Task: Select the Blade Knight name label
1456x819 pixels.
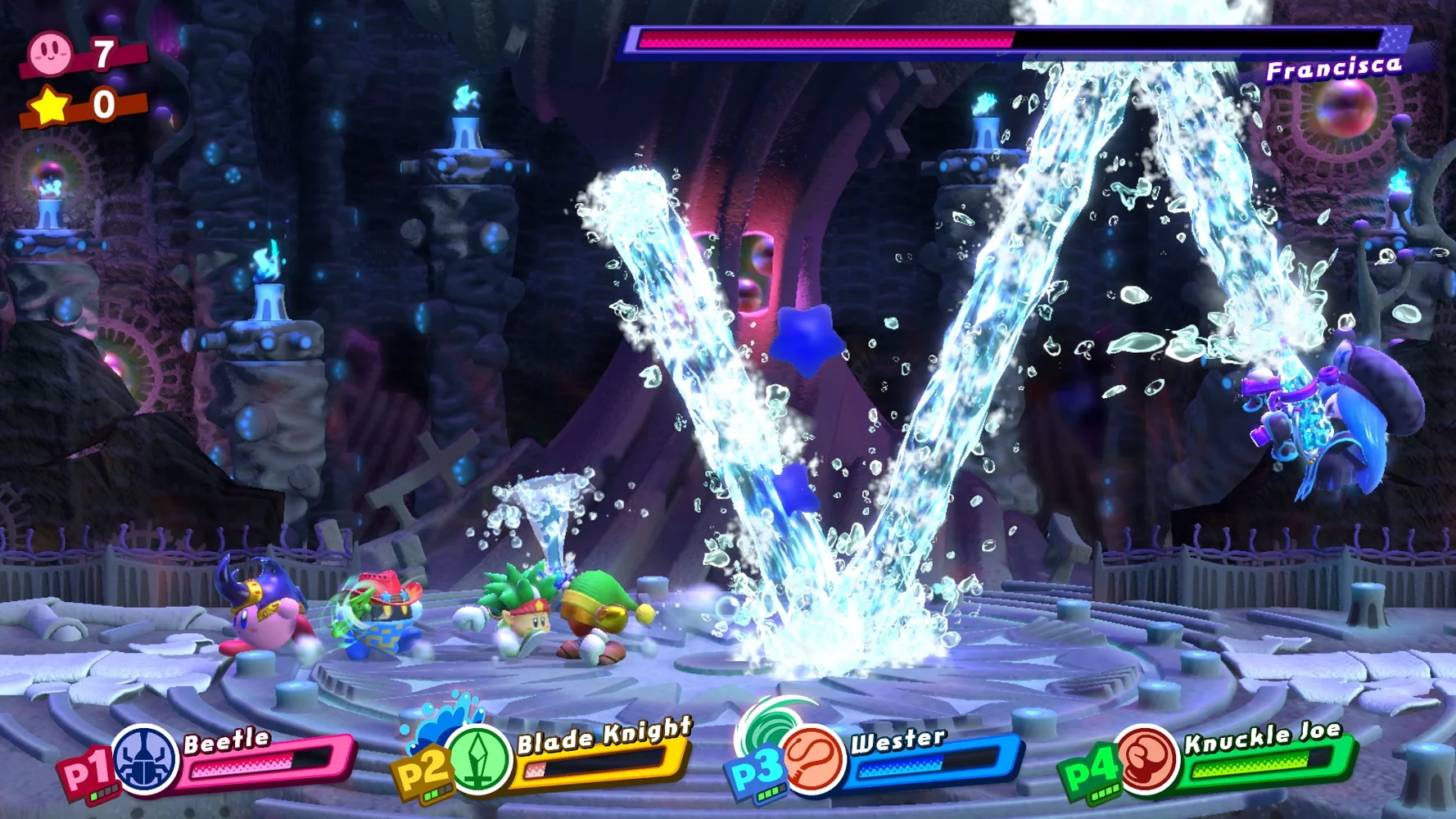Action: tap(604, 737)
